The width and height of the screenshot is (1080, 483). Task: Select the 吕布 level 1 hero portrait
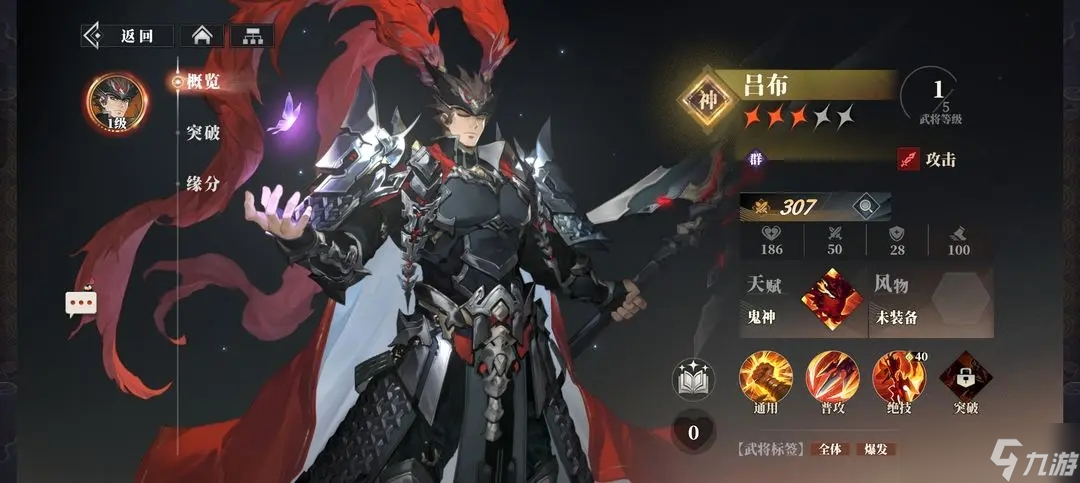coord(117,103)
